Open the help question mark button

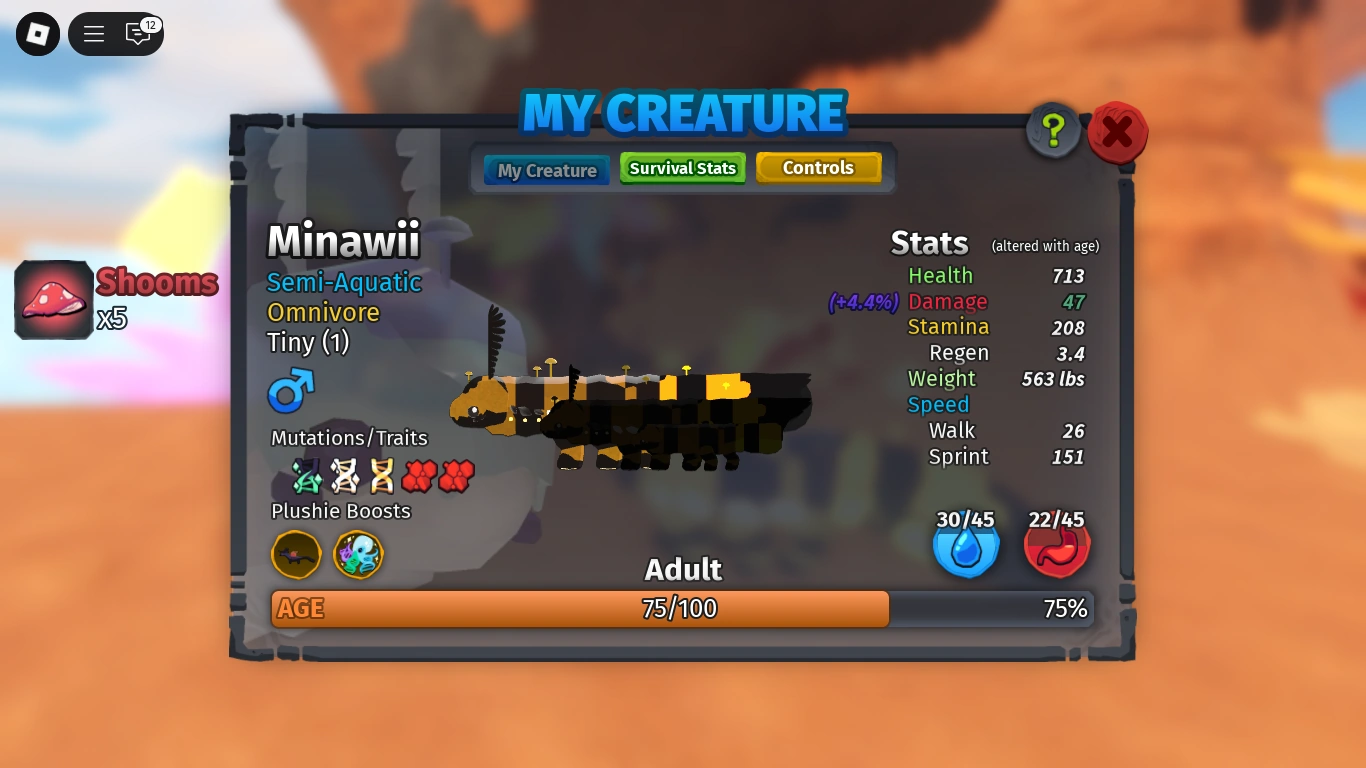click(1052, 130)
